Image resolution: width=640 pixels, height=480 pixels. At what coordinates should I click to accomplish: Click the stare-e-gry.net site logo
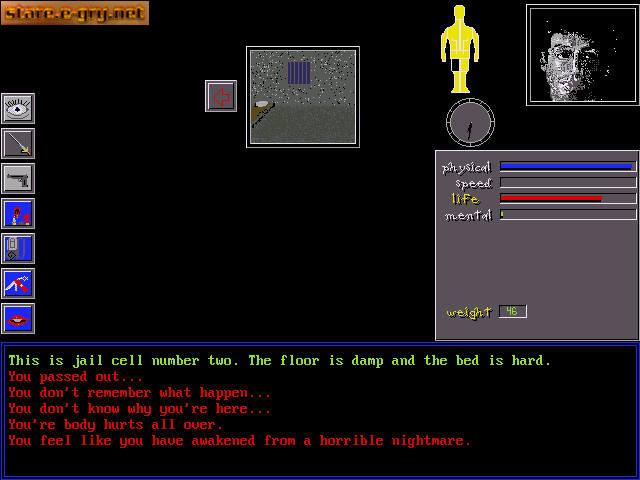coord(75,13)
